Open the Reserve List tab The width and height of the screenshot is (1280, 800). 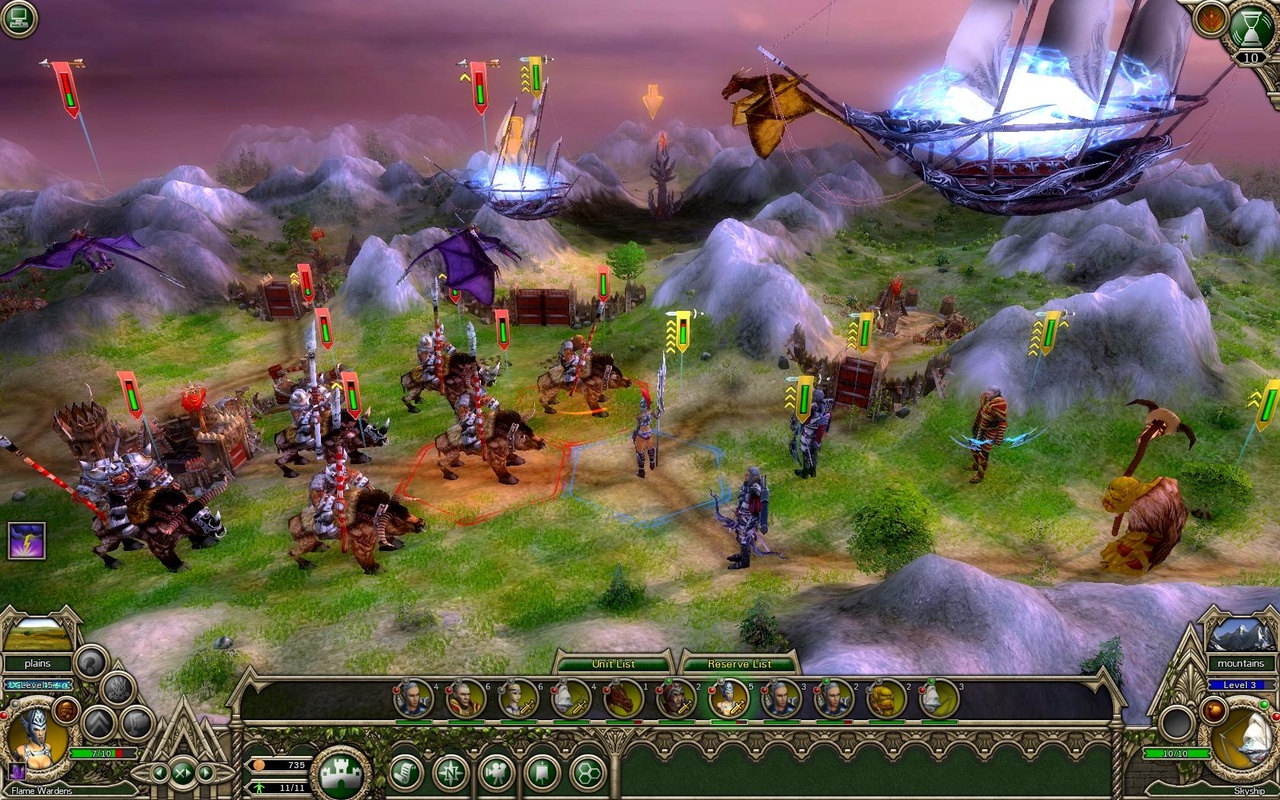739,664
